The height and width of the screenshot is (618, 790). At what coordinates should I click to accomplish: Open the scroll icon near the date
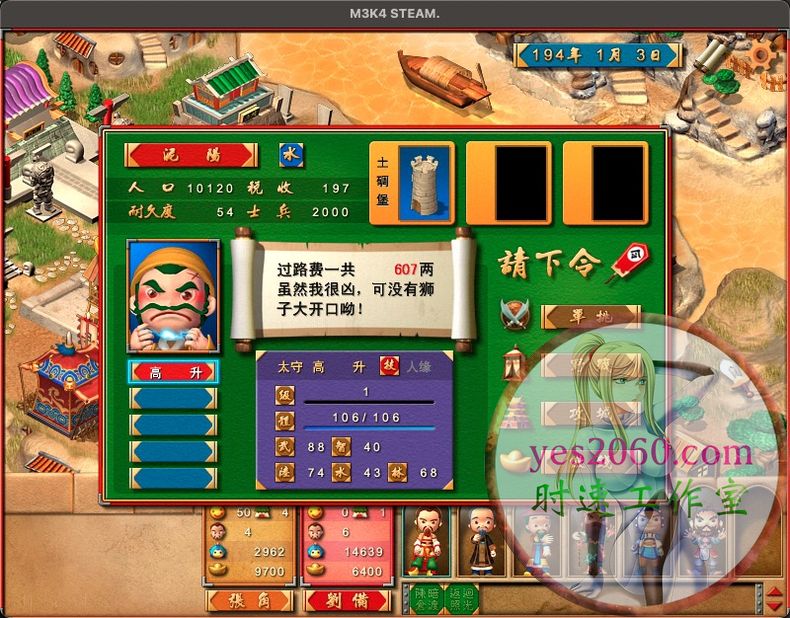[x=711, y=52]
